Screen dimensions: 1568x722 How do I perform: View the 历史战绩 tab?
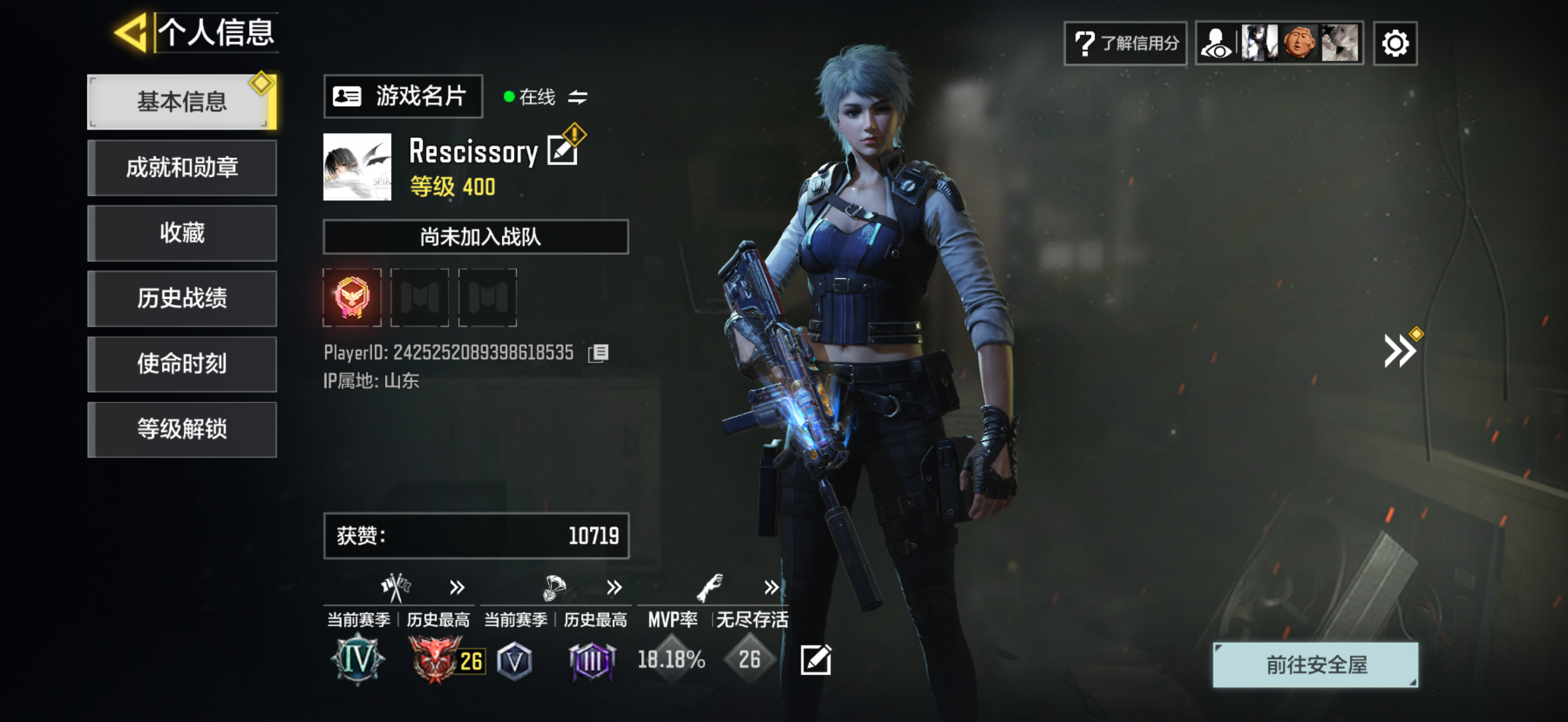click(182, 298)
